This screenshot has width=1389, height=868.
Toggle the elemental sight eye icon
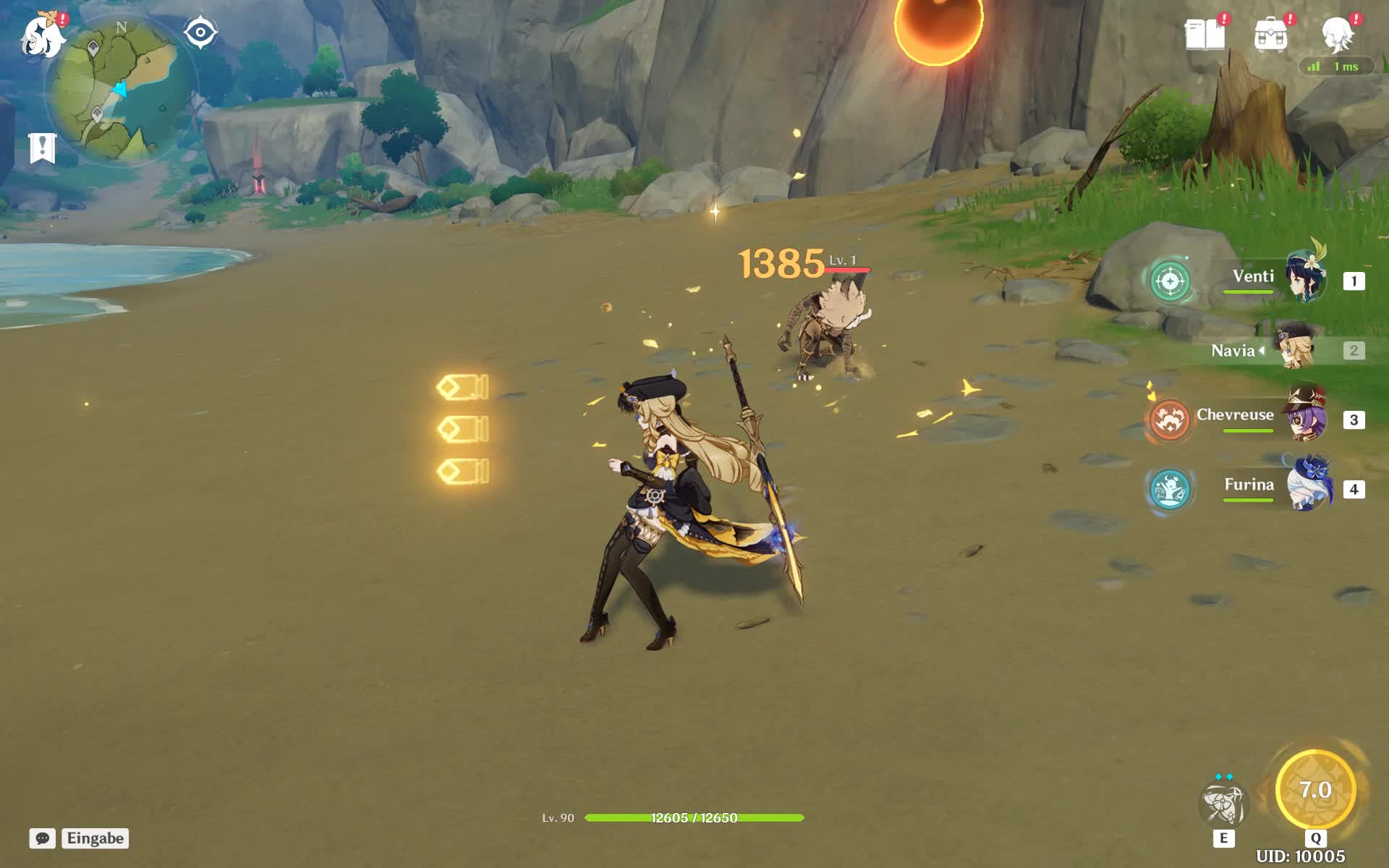click(200, 33)
